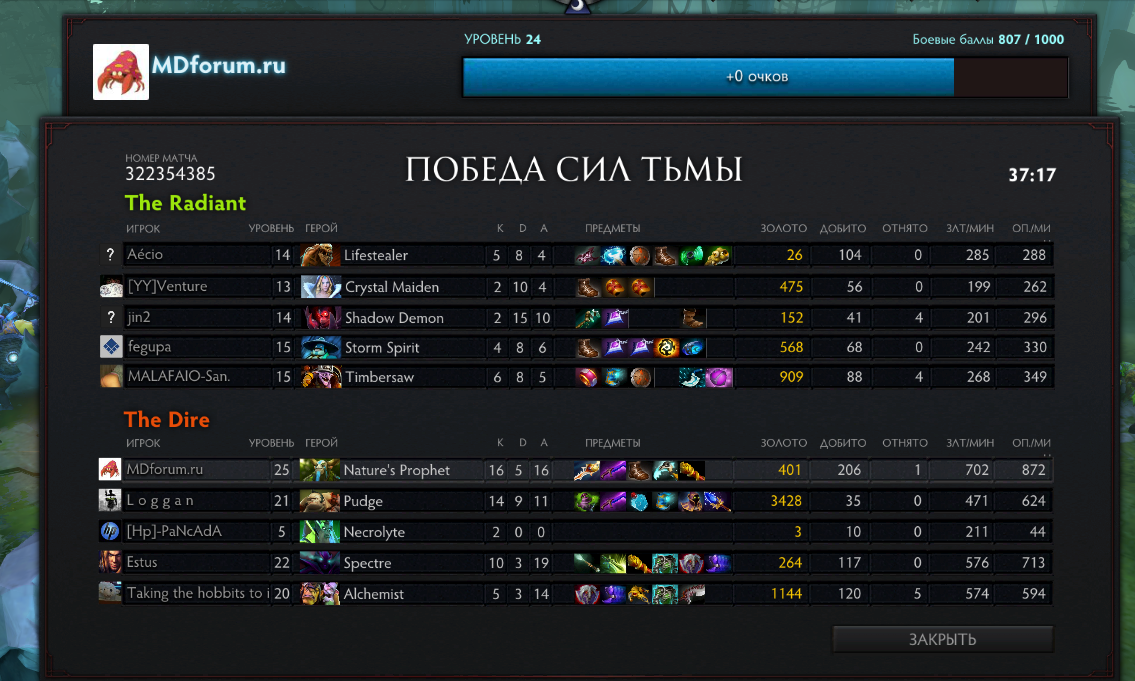
Task: Select the Spectre hero portrait
Action: coord(320,563)
